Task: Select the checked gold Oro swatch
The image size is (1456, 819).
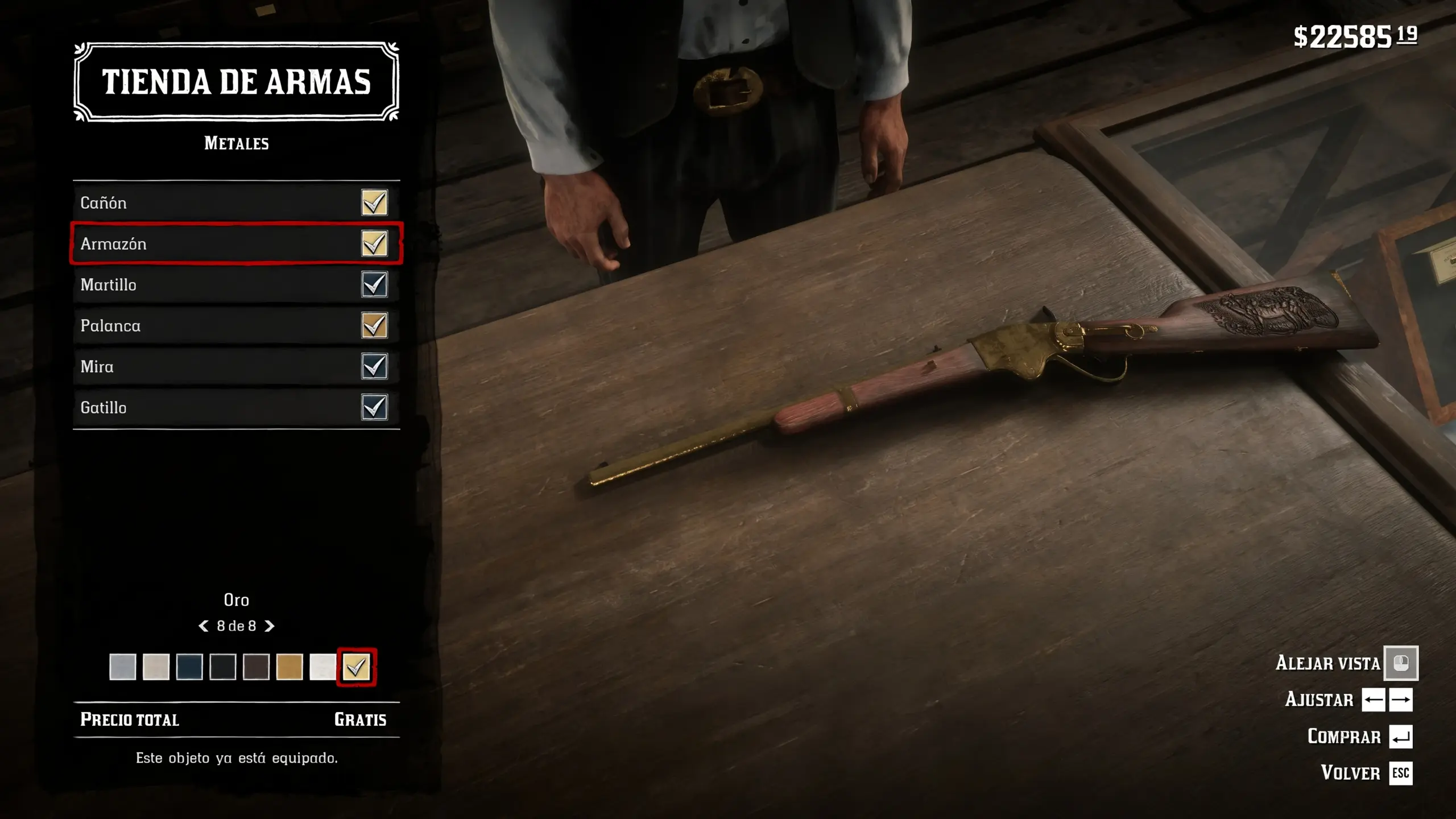Action: coord(357,667)
